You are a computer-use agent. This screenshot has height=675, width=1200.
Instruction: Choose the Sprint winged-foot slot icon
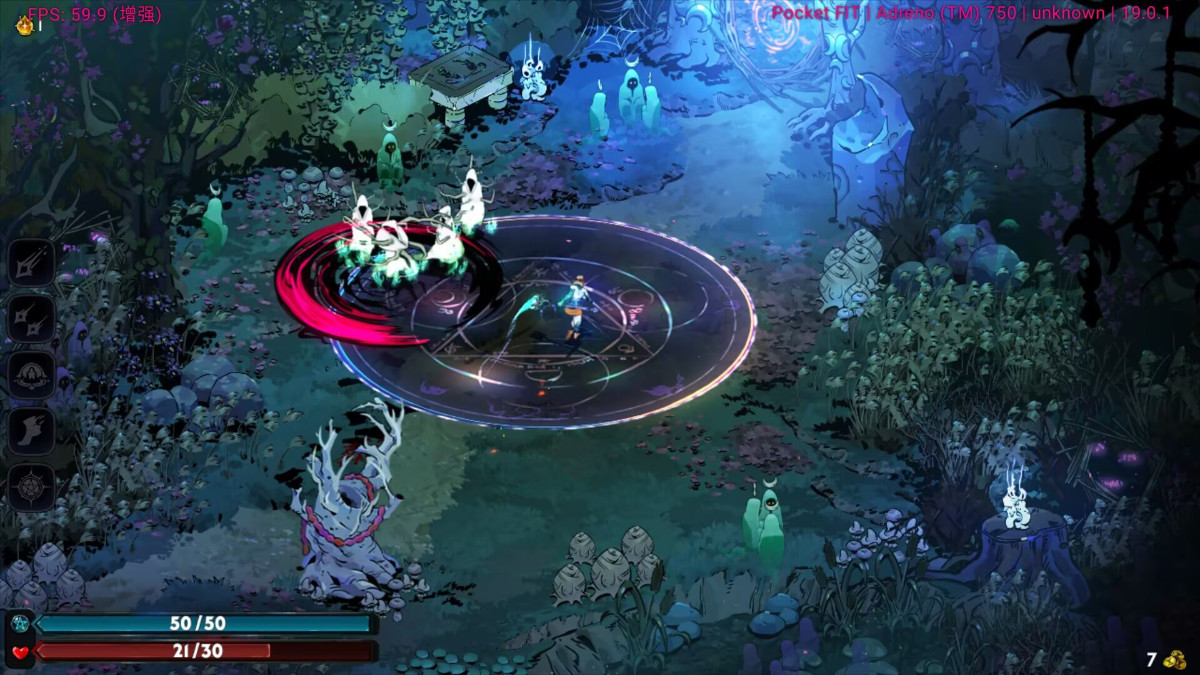tap(31, 431)
